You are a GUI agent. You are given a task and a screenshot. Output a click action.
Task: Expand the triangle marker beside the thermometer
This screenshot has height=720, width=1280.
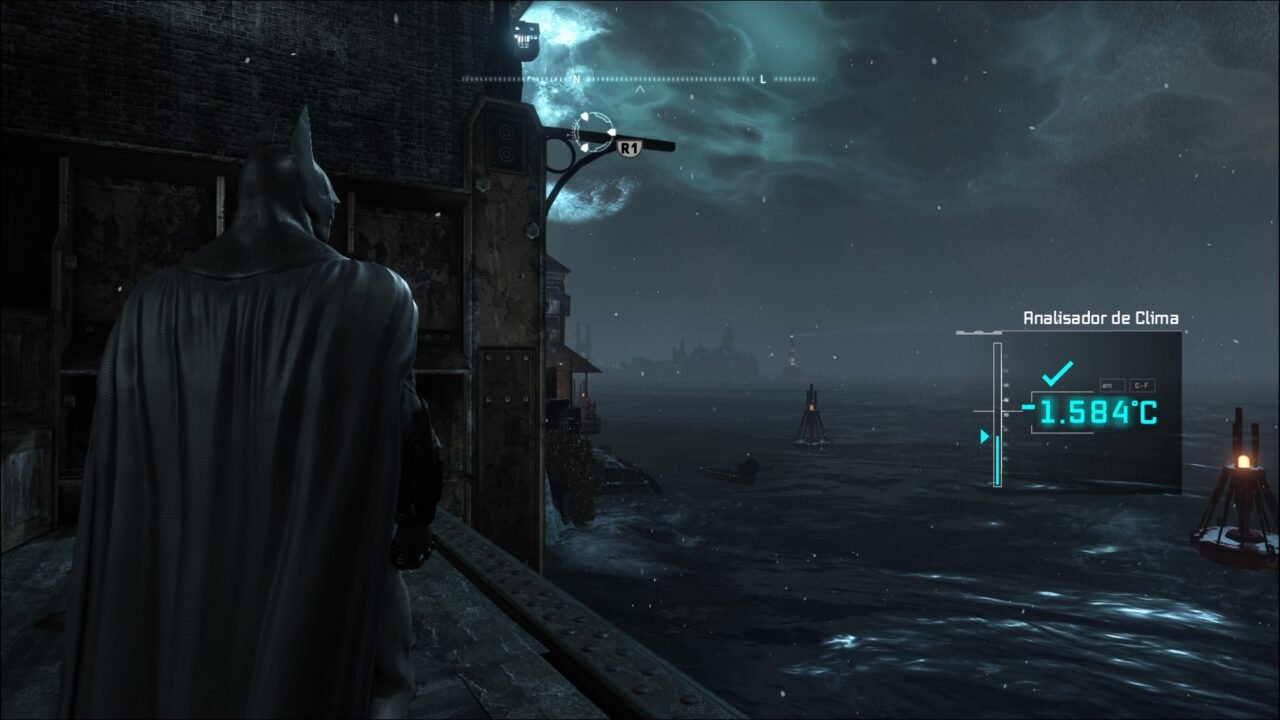coord(985,435)
